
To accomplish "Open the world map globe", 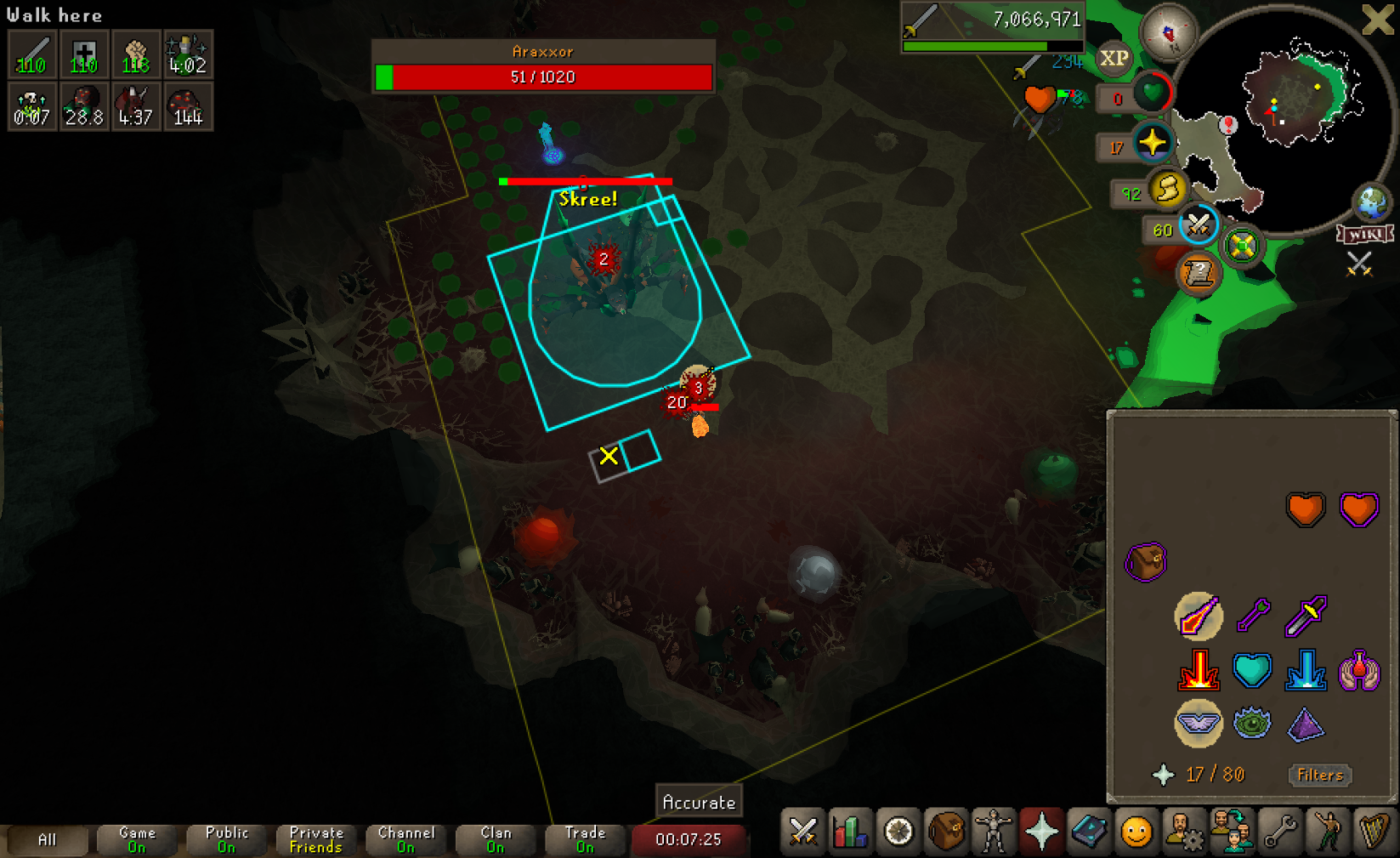I will tap(1371, 202).
